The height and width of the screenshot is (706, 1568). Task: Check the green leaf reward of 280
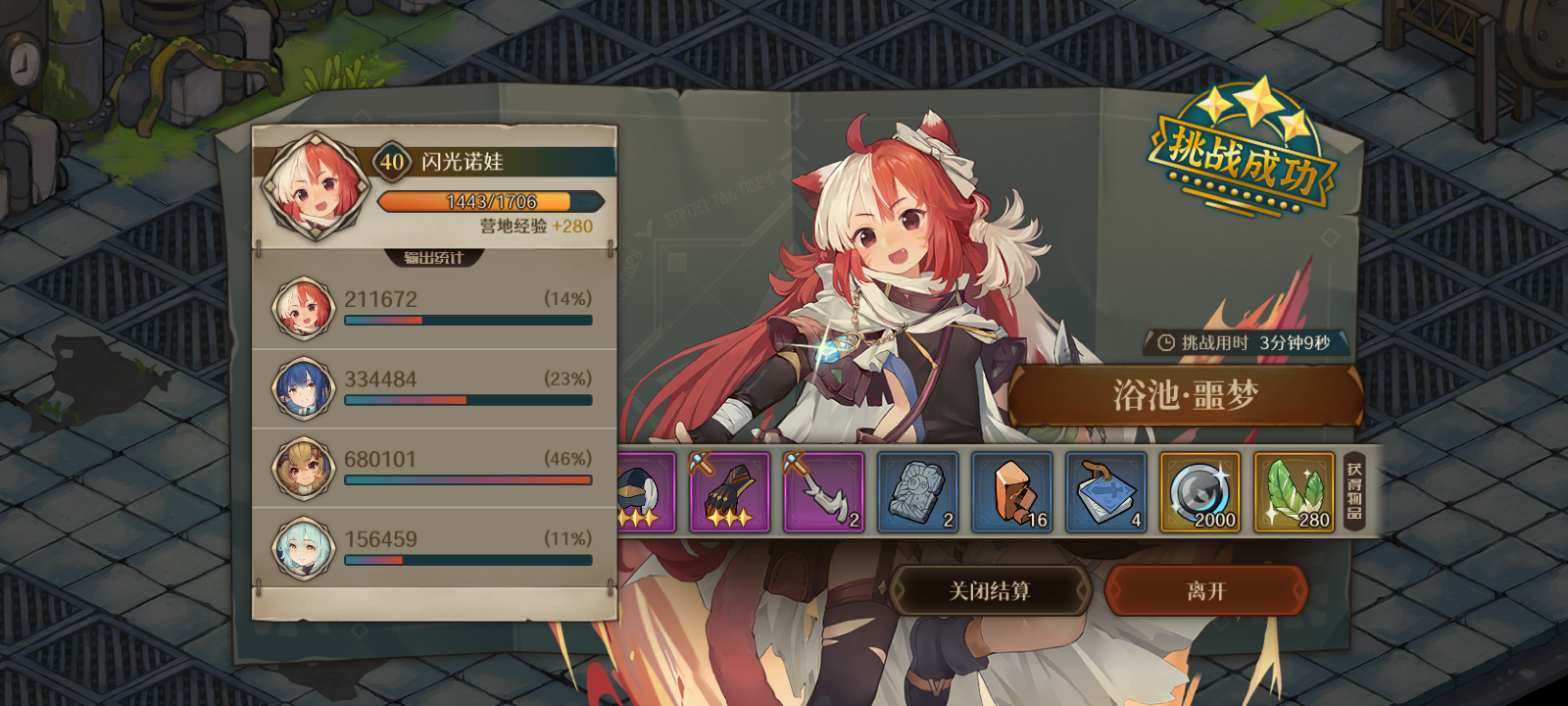tap(1294, 492)
